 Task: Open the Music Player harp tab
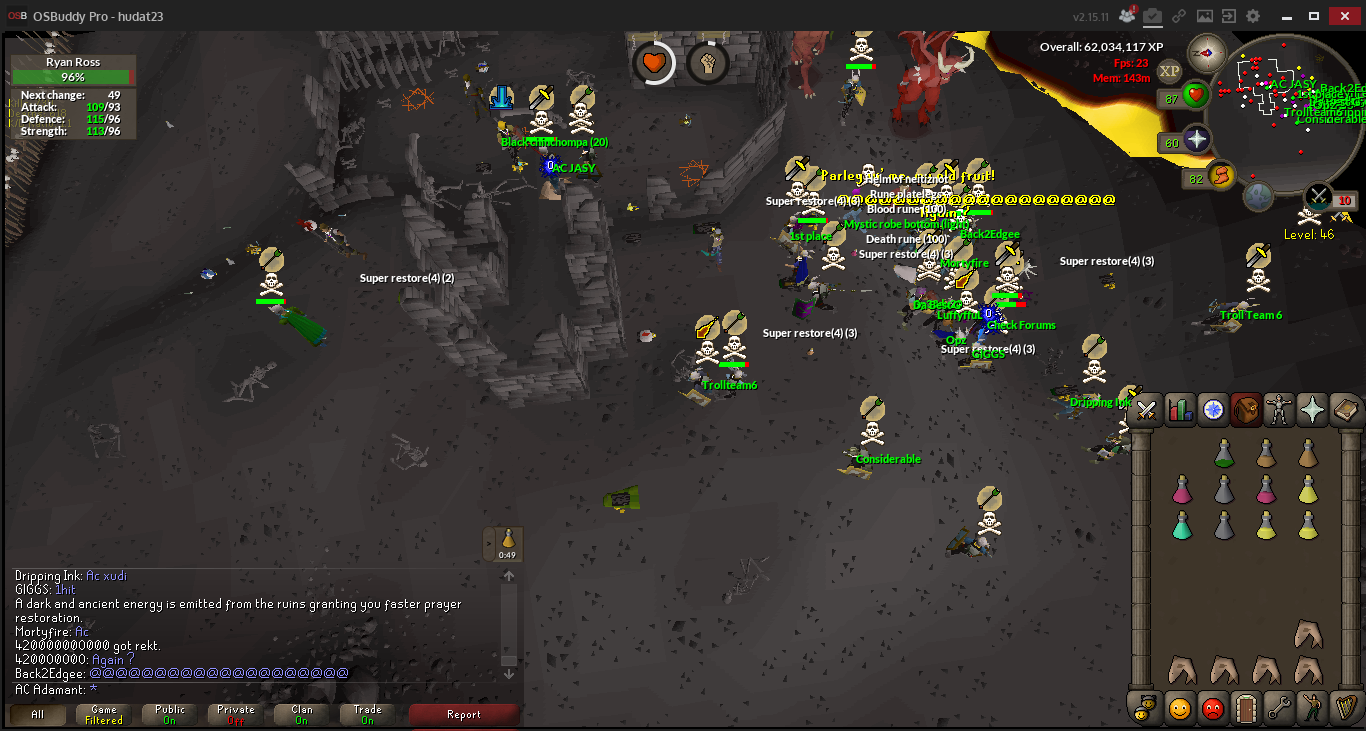[x=1346, y=708]
